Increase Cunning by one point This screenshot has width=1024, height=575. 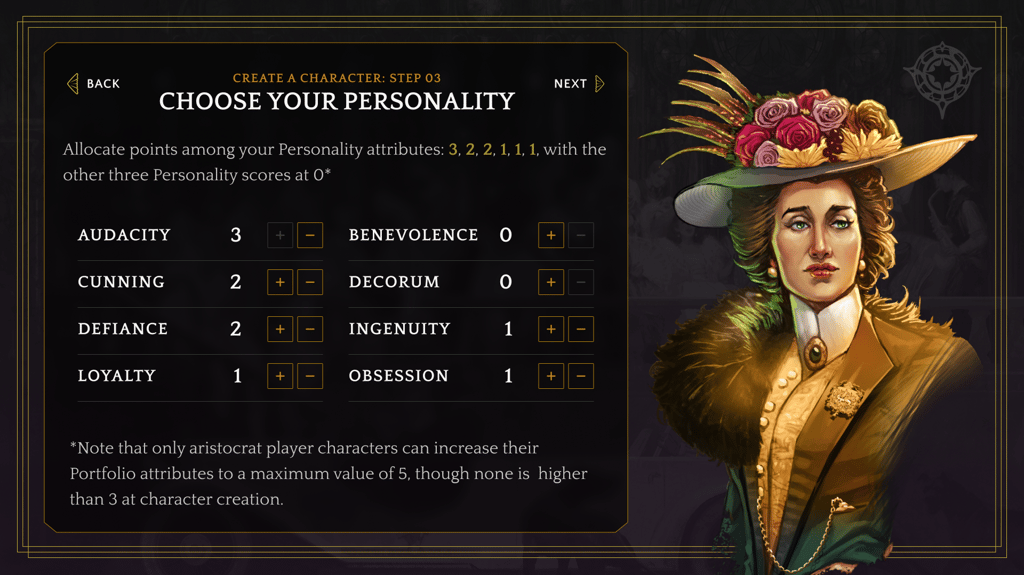(280, 282)
